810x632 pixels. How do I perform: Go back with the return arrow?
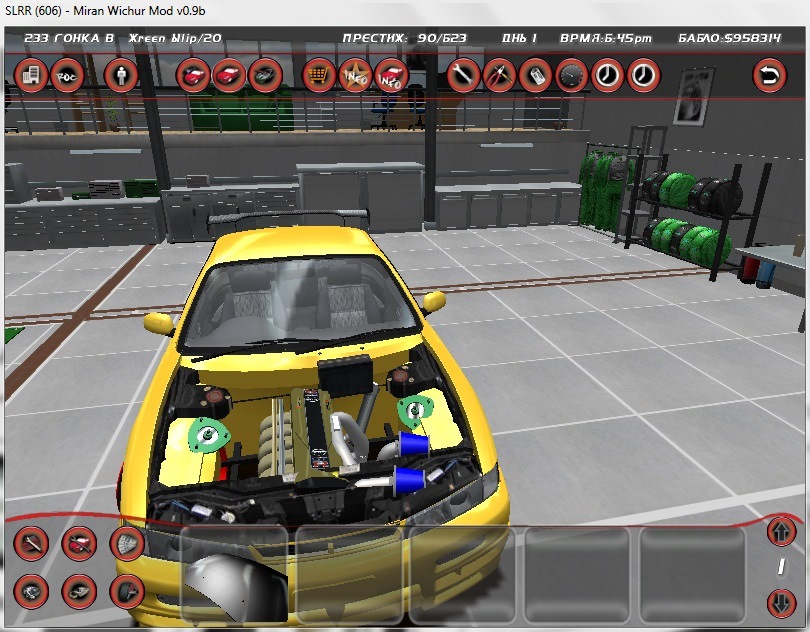(x=769, y=75)
